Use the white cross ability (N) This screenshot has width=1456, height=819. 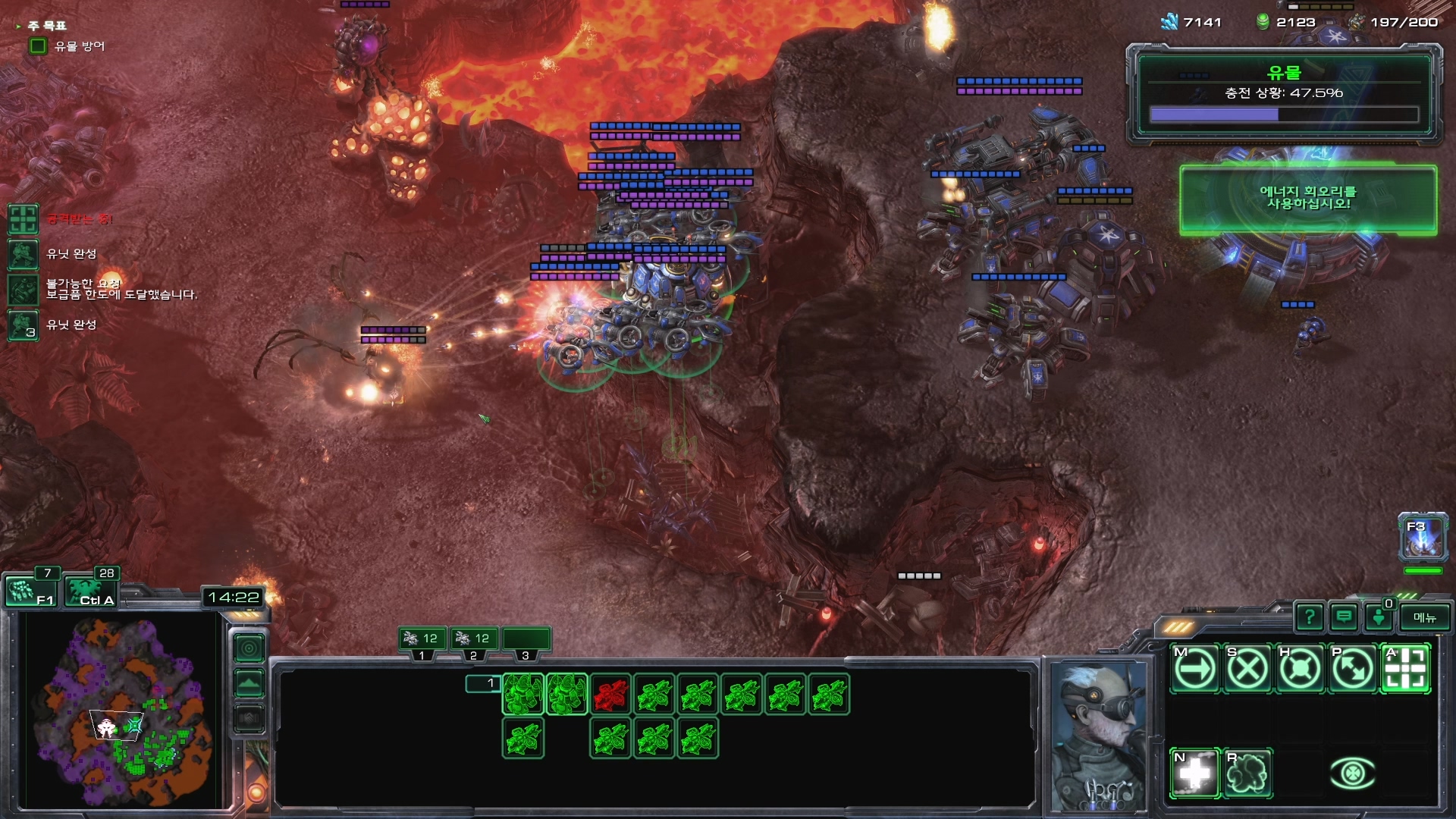point(1195,773)
